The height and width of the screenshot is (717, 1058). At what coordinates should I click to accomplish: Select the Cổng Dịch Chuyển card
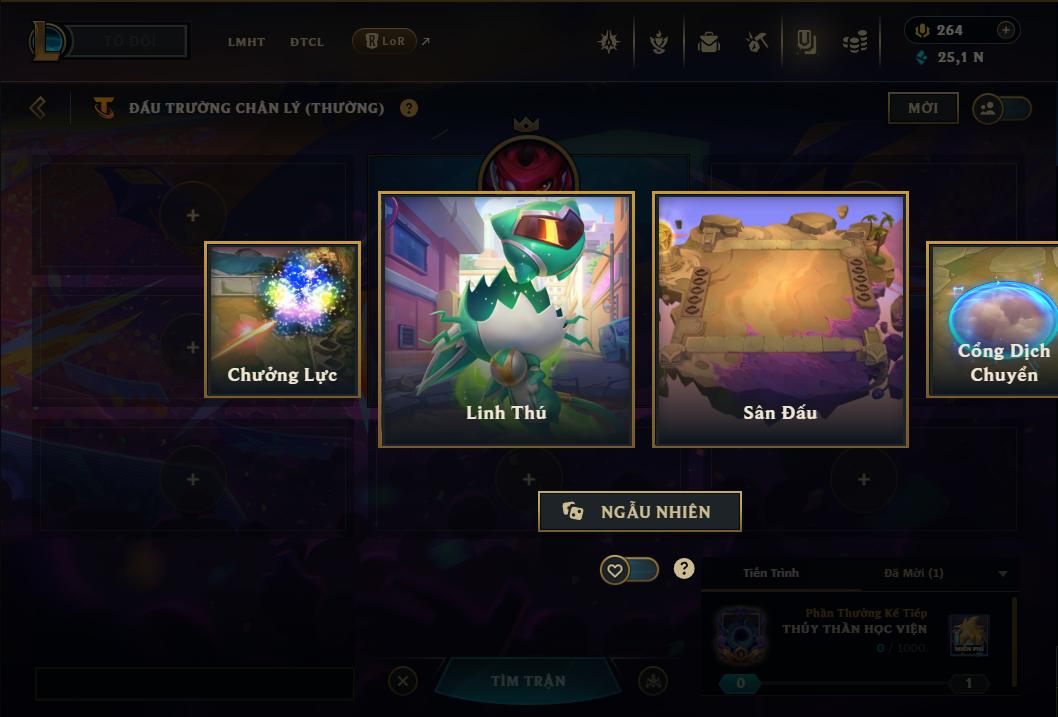(994, 319)
